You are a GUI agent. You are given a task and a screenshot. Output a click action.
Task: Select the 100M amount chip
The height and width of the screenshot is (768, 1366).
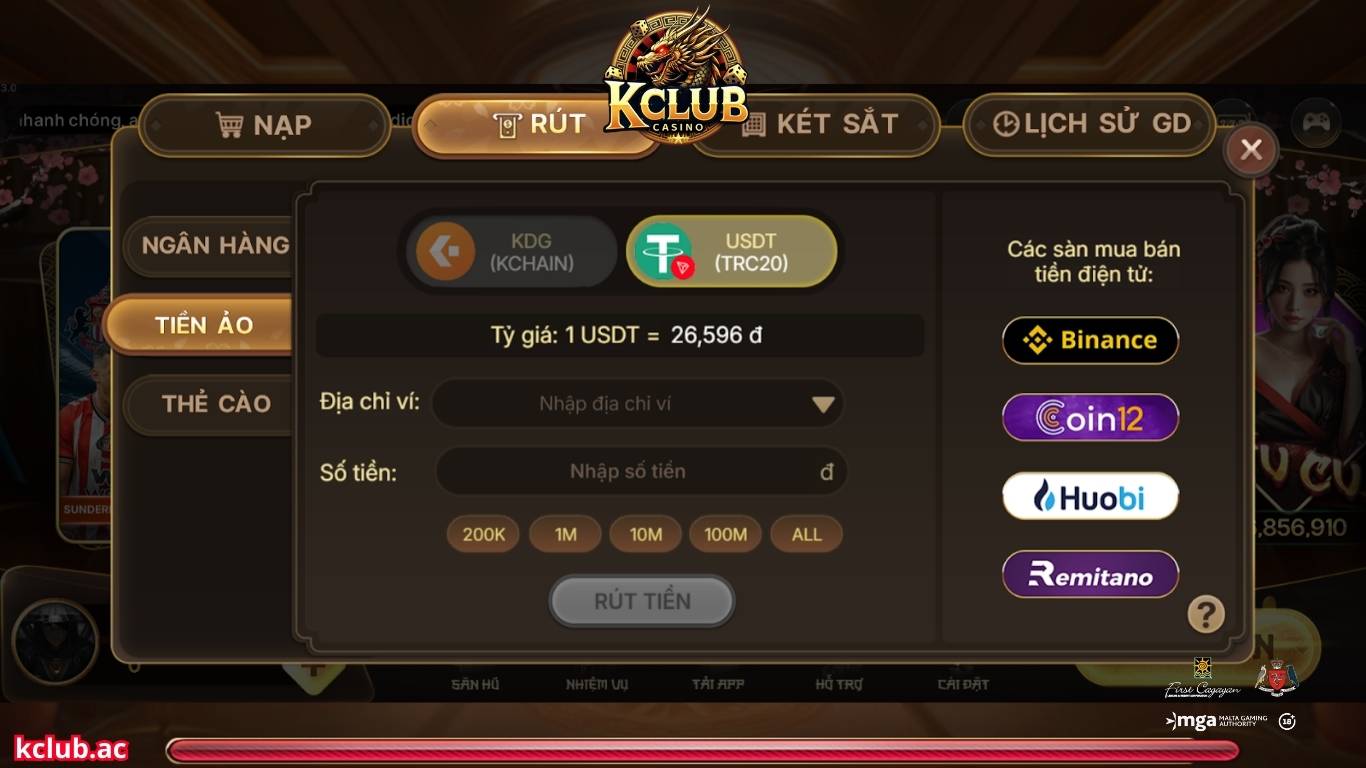[x=725, y=534]
